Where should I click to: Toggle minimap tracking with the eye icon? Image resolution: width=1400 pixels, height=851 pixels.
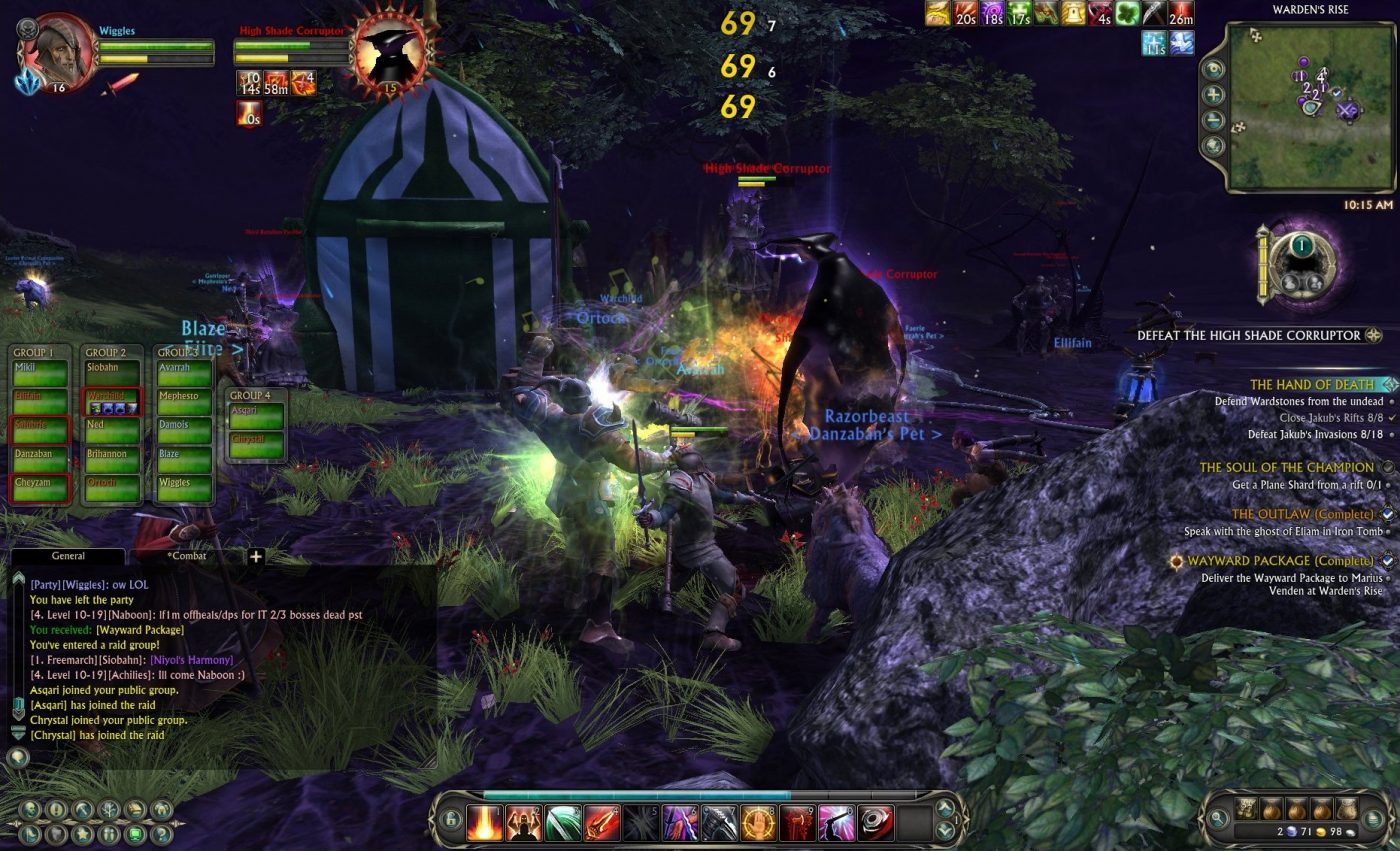coord(1212,69)
